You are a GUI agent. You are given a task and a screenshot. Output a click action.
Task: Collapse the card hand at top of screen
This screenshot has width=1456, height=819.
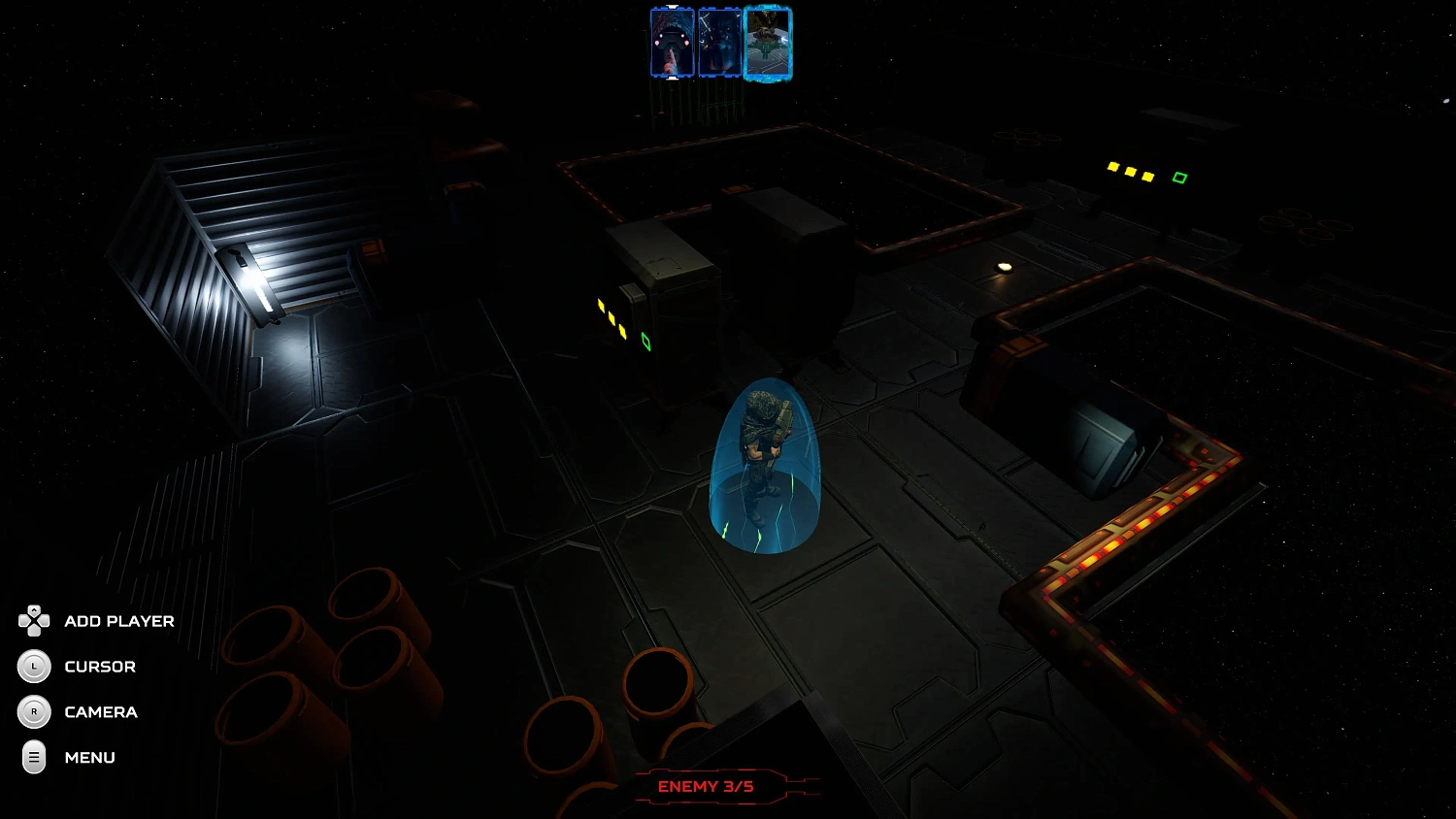[671, 78]
